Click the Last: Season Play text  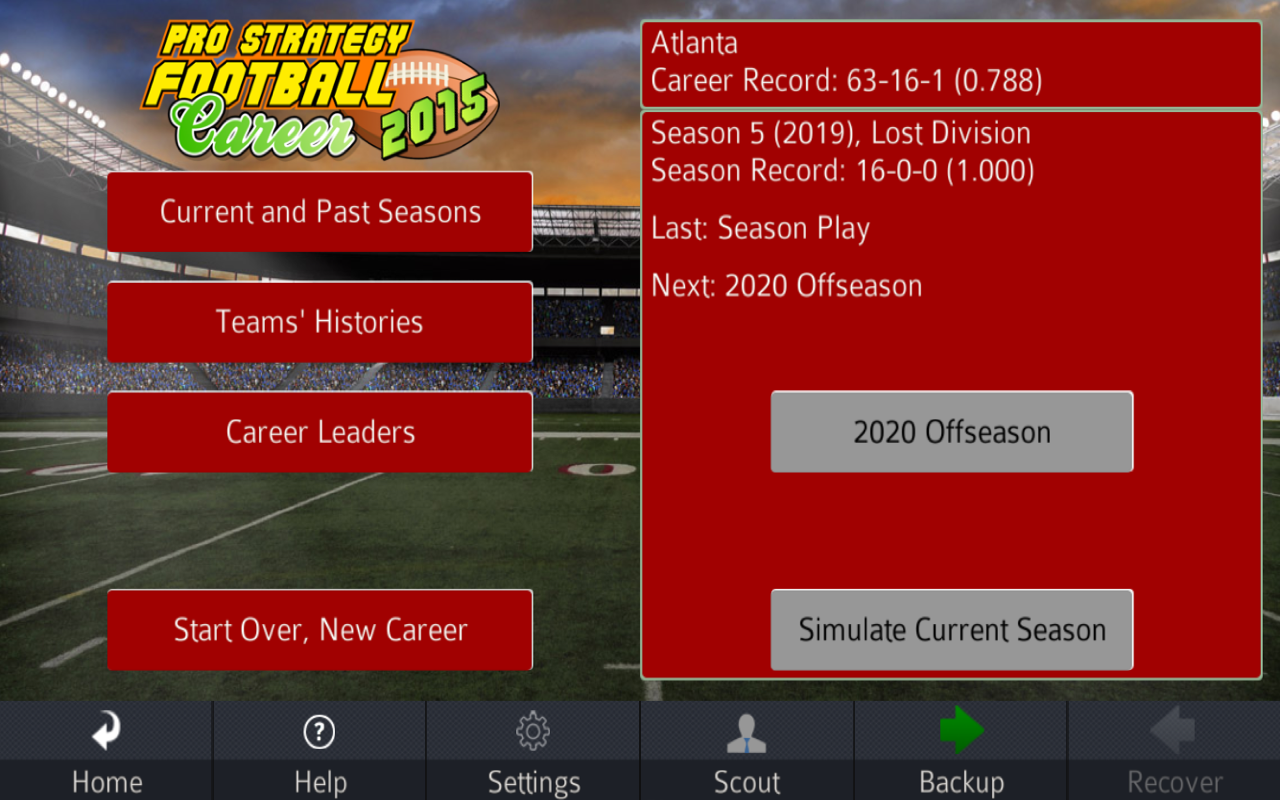760,228
